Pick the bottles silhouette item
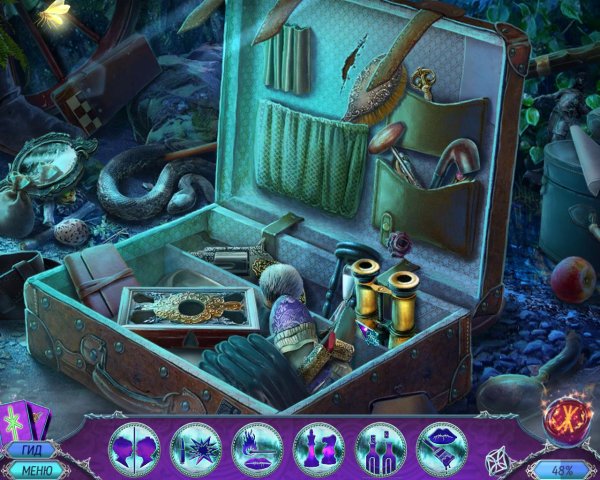This screenshot has width=600, height=480. click(x=380, y=445)
